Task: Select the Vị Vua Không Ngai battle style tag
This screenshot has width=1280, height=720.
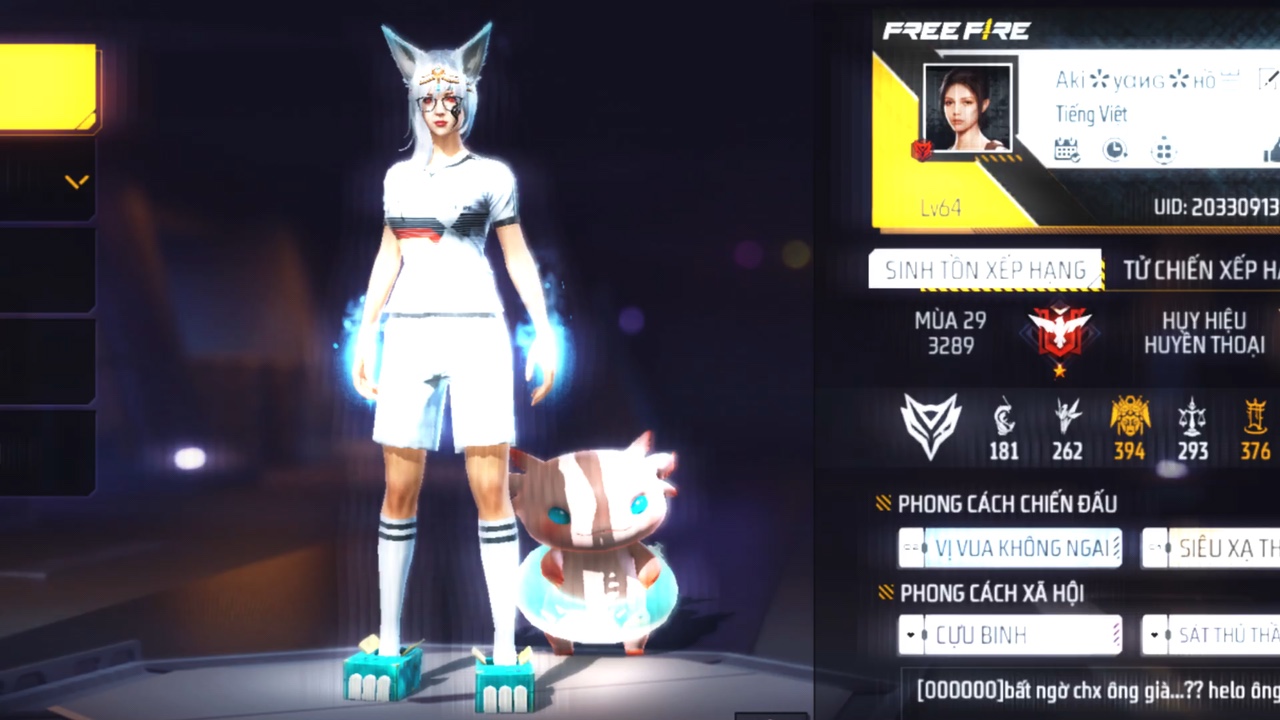Action: pos(1010,548)
